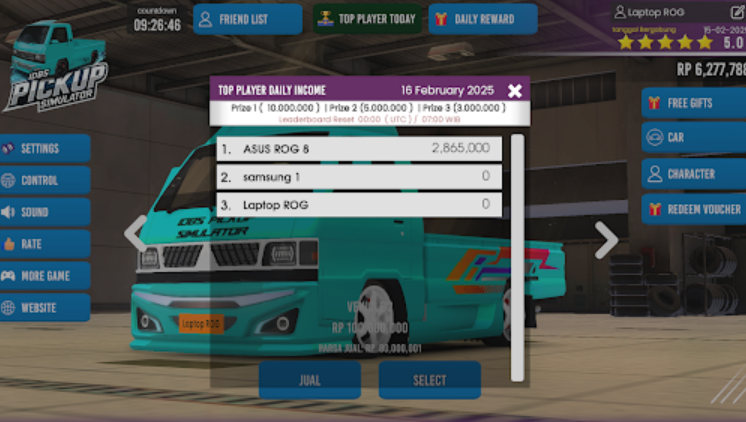Select ASUS ROG 8 leaderboard row
Viewport: 746px width, 422px height.
359,149
